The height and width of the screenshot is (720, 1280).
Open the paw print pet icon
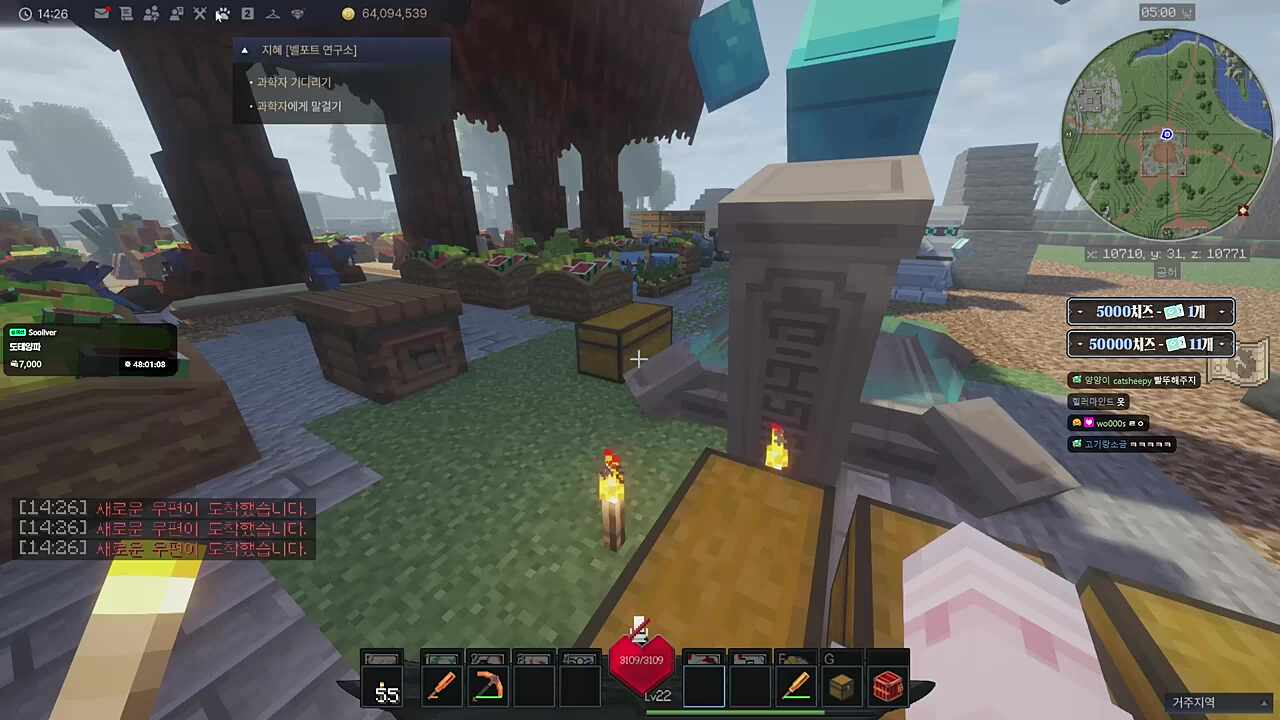click(223, 14)
